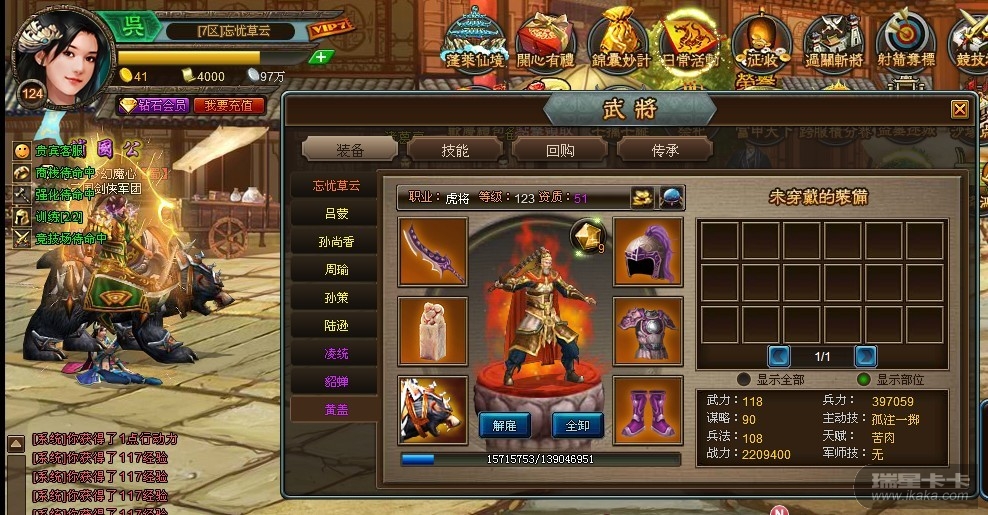
Task: Select general 貂蝉
Action: (x=335, y=381)
